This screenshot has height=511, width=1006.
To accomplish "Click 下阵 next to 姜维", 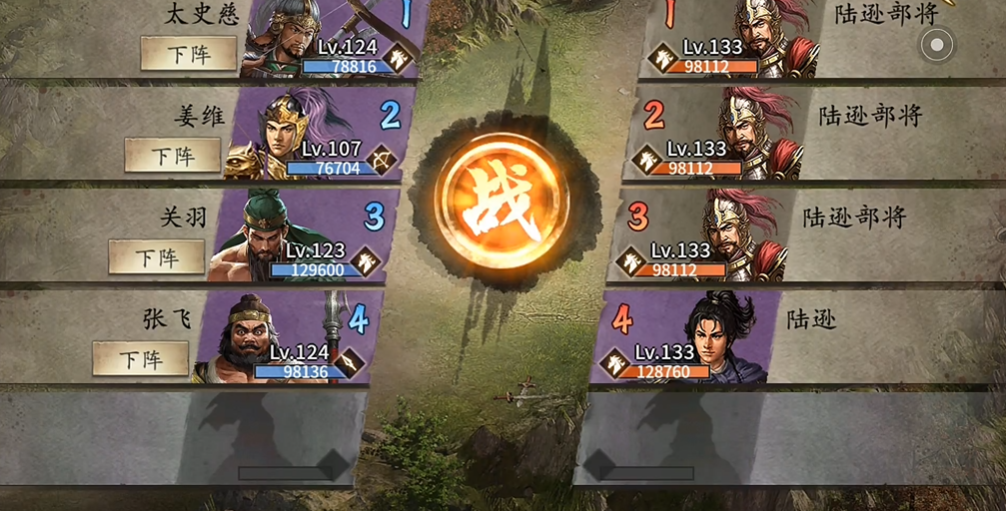I will (172, 156).
